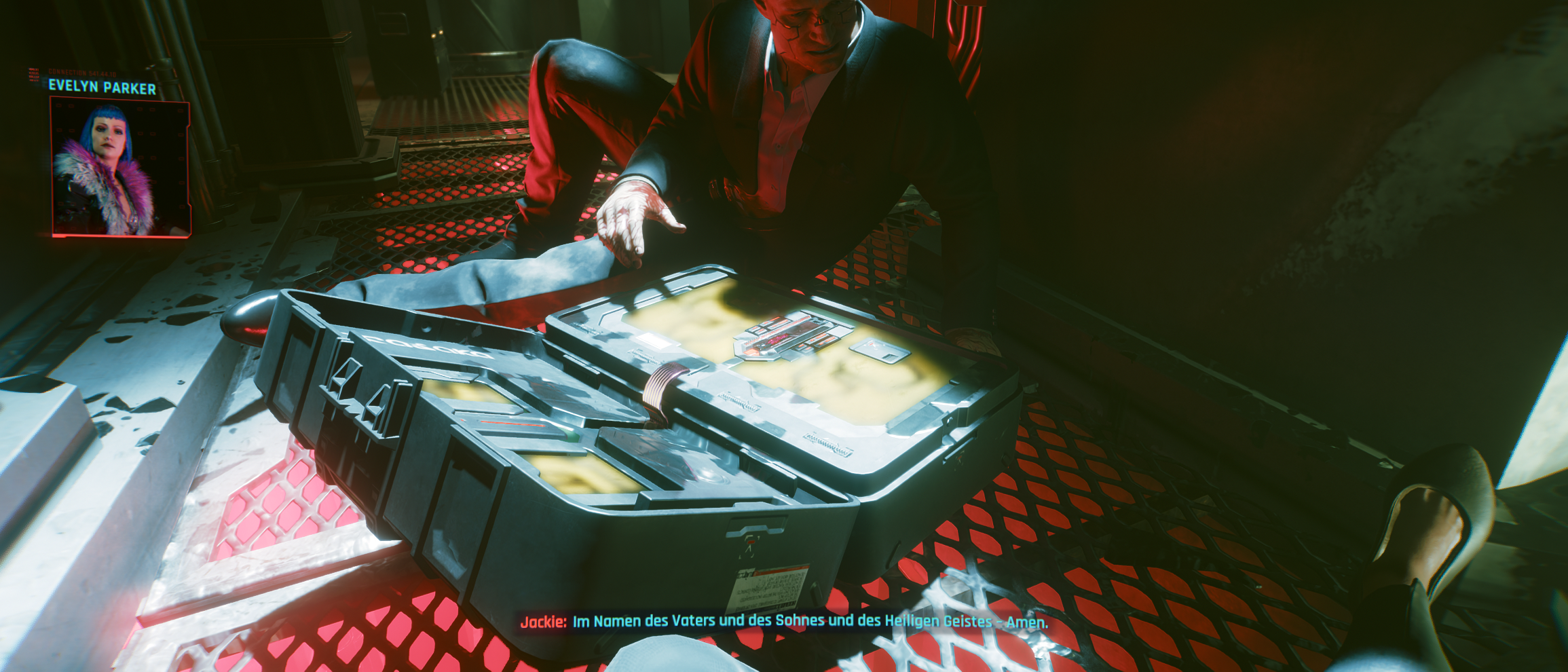Toggle the red call frame around Evelyn's portrait
1568x672 pixels.
51,166
